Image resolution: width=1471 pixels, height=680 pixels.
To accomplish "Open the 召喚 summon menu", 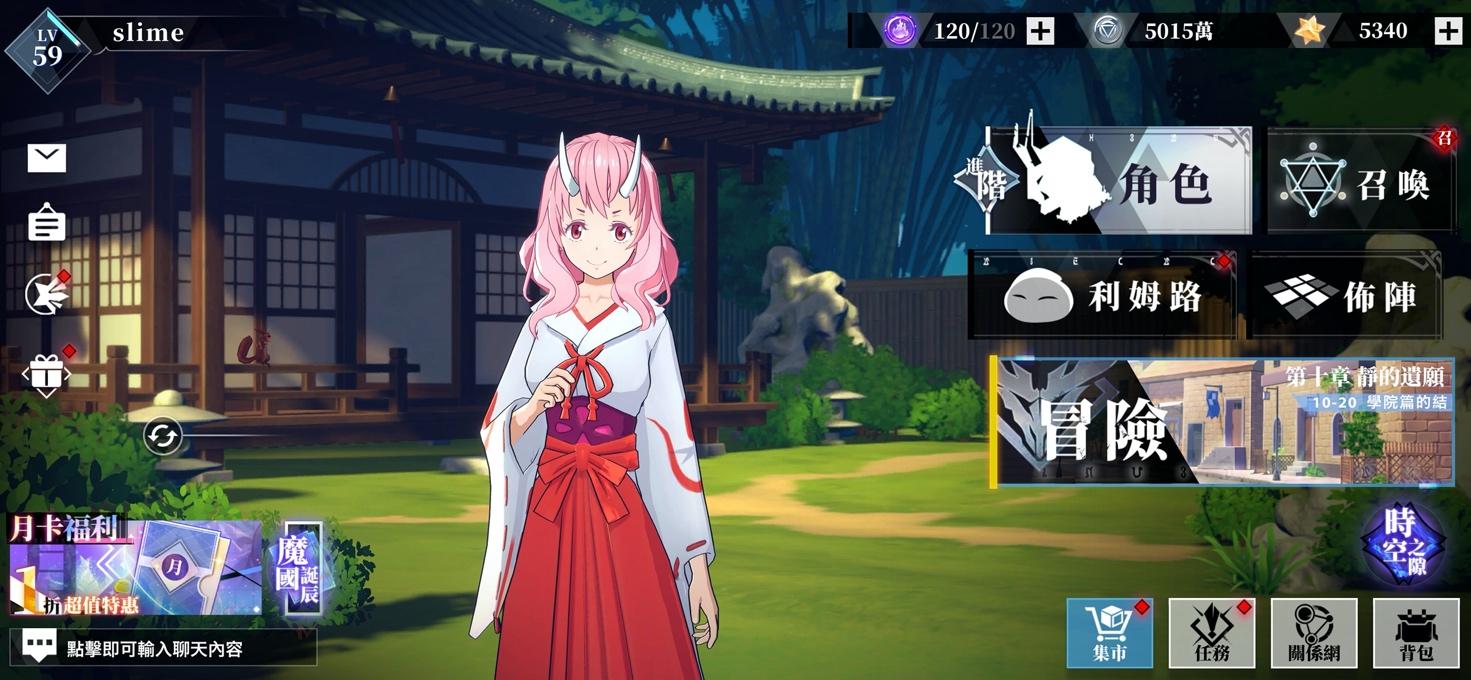I will pos(1361,182).
